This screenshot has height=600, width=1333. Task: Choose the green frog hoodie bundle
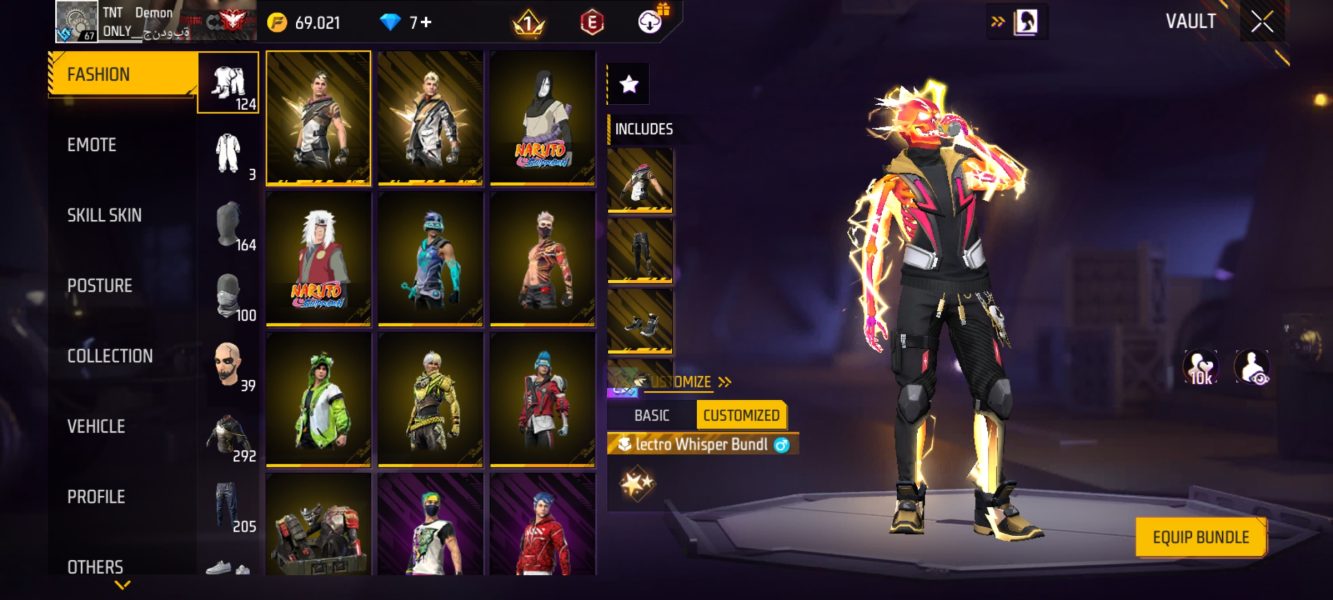pyautogui.click(x=318, y=398)
